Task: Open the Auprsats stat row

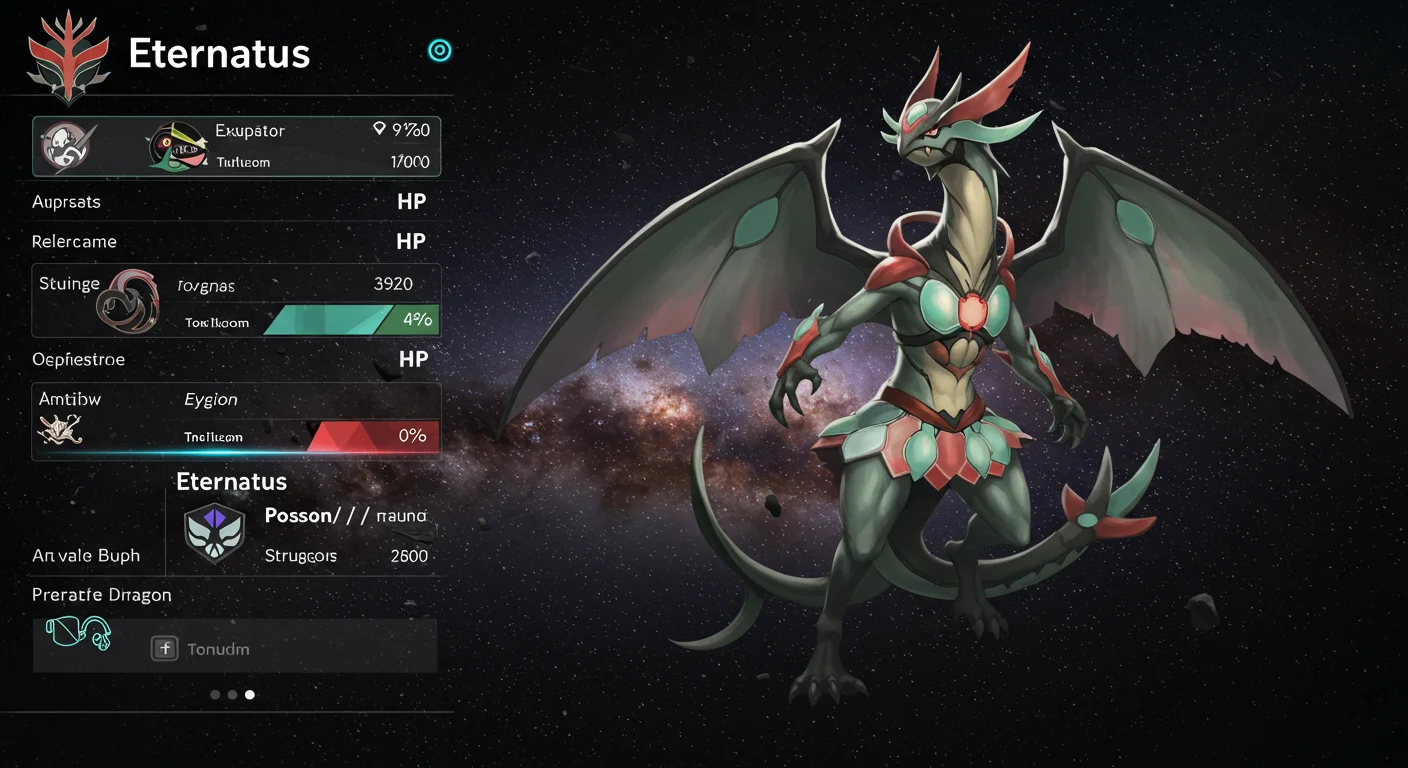Action: coord(230,202)
